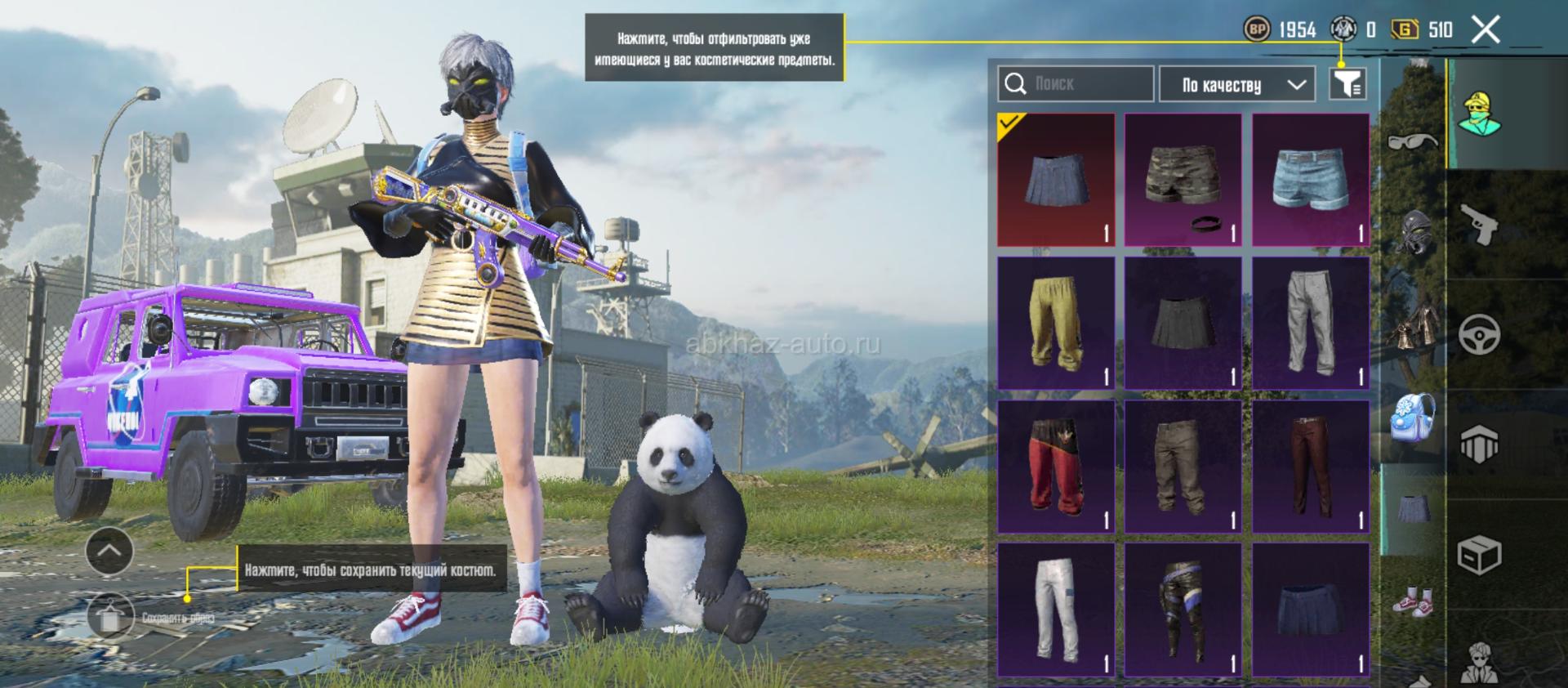This screenshot has width=1568, height=688.
Task: Choose the camouflage shorts with belt
Action: (x=1183, y=180)
